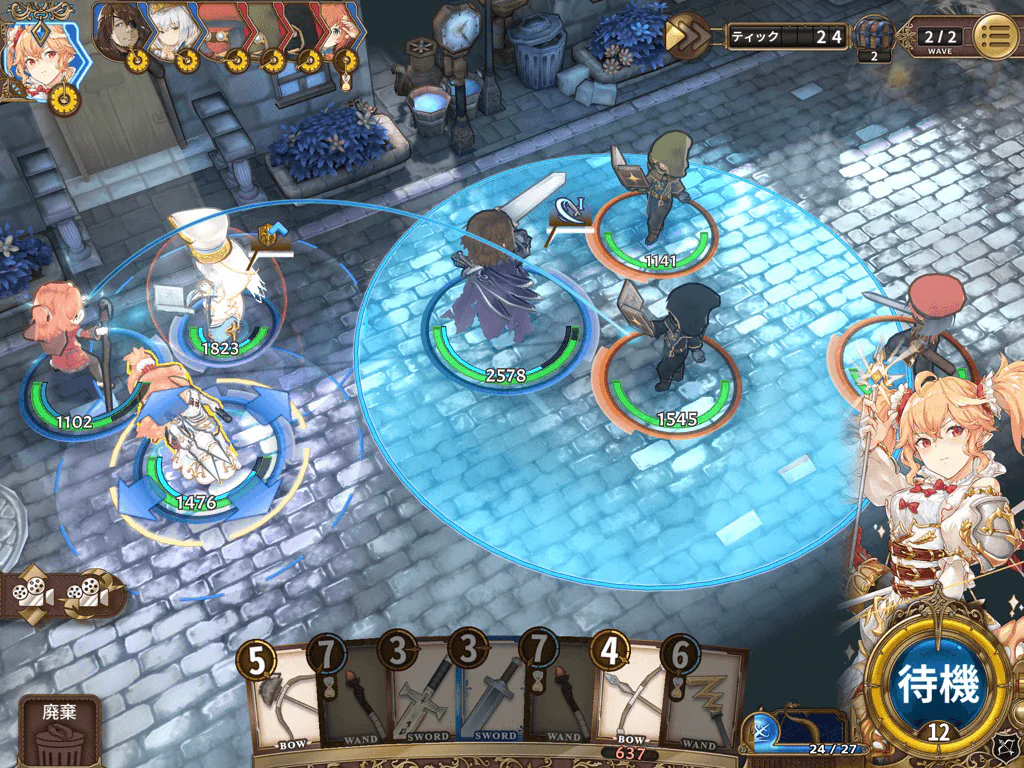Open the 廃棄 discard trash bin

point(60,732)
